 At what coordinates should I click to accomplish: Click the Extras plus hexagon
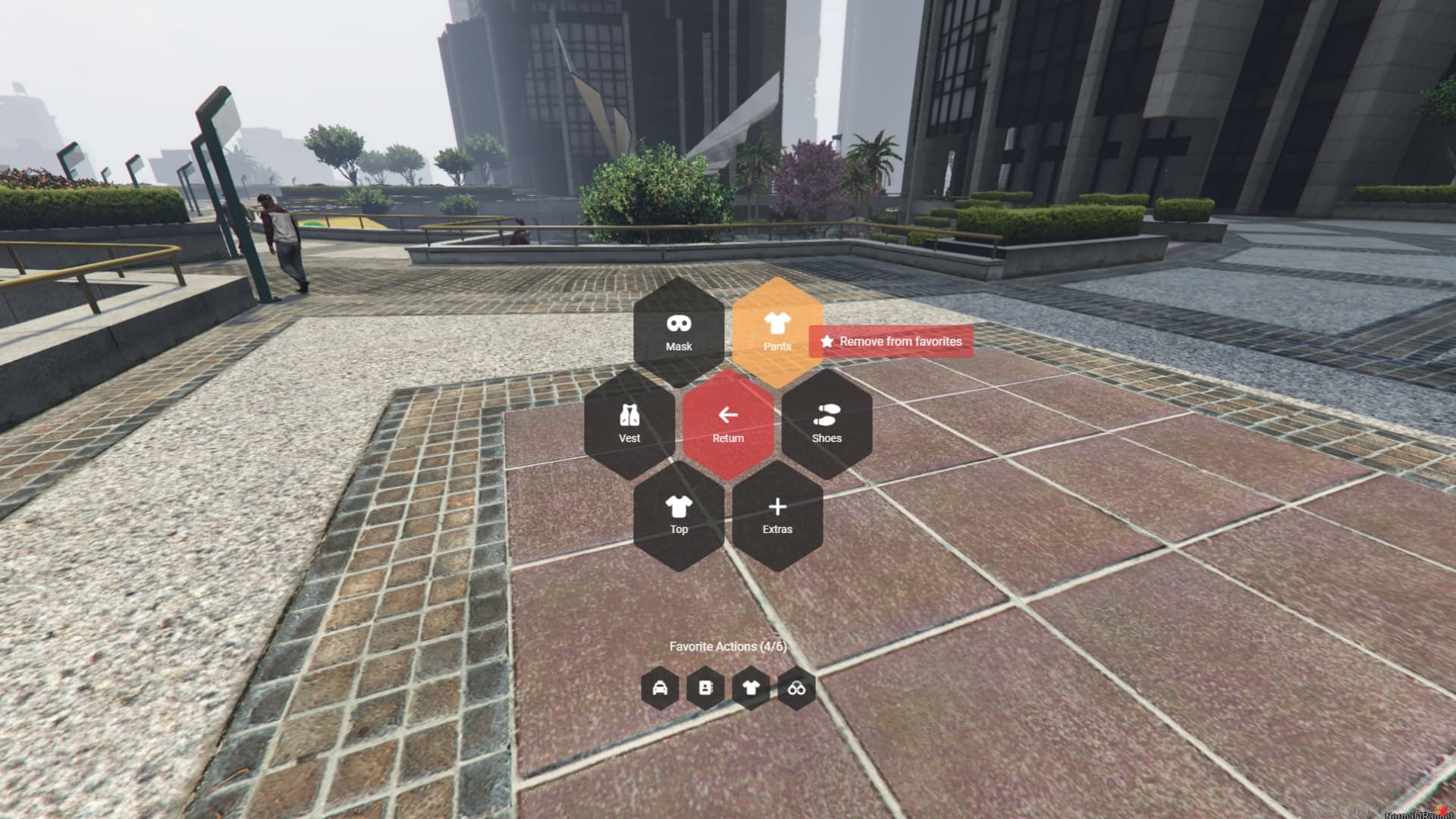click(x=778, y=513)
